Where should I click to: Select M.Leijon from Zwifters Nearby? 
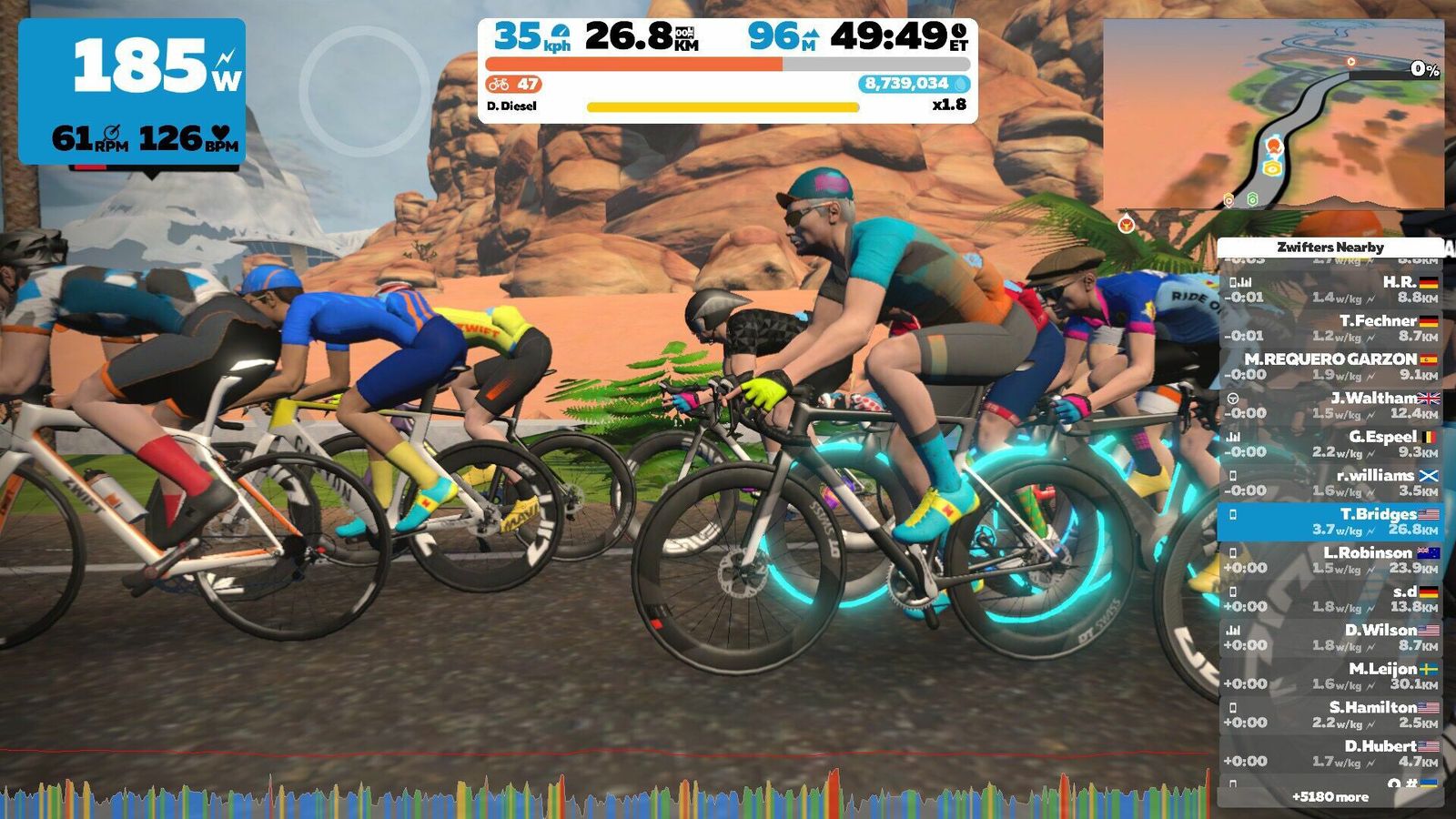tap(1330, 676)
